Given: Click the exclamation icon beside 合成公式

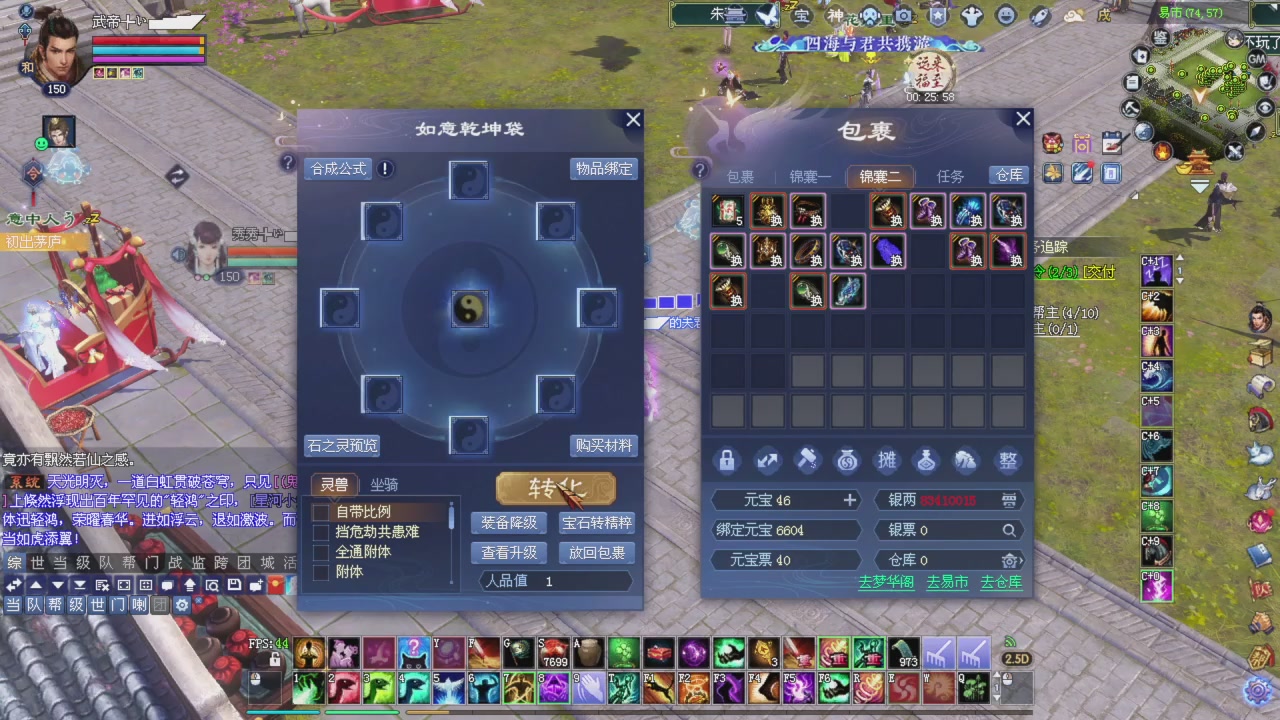Looking at the screenshot, I should (384, 169).
